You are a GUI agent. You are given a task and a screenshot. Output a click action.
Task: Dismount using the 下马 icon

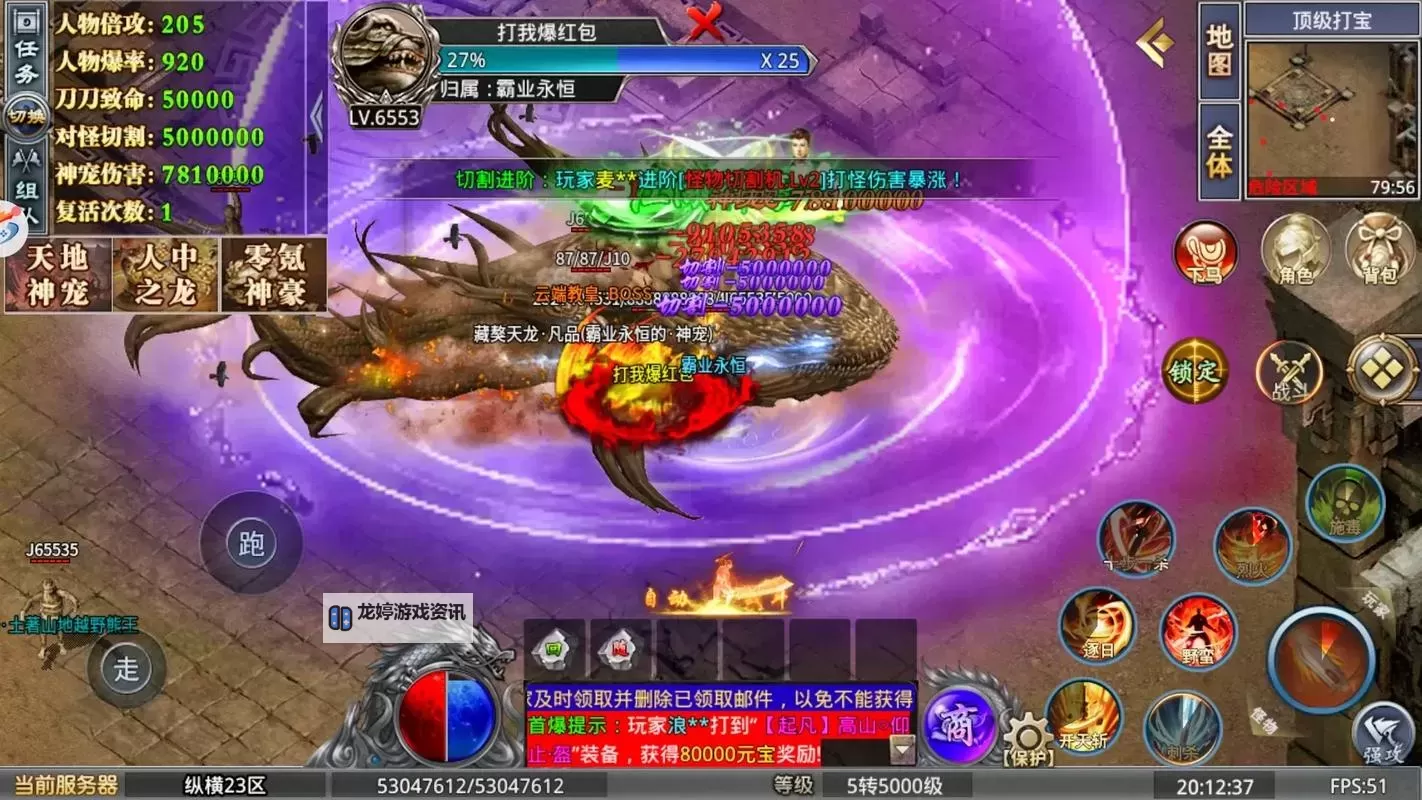(1205, 253)
